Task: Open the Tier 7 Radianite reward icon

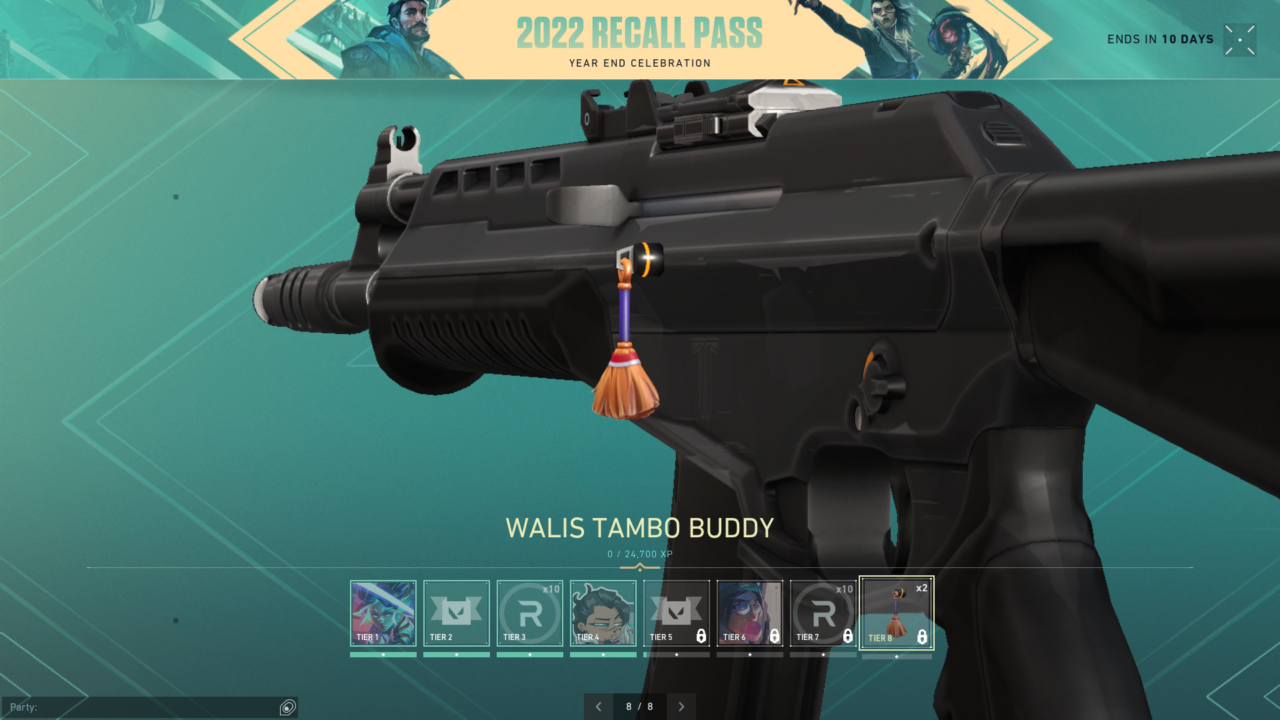Action: pyautogui.click(x=822, y=612)
